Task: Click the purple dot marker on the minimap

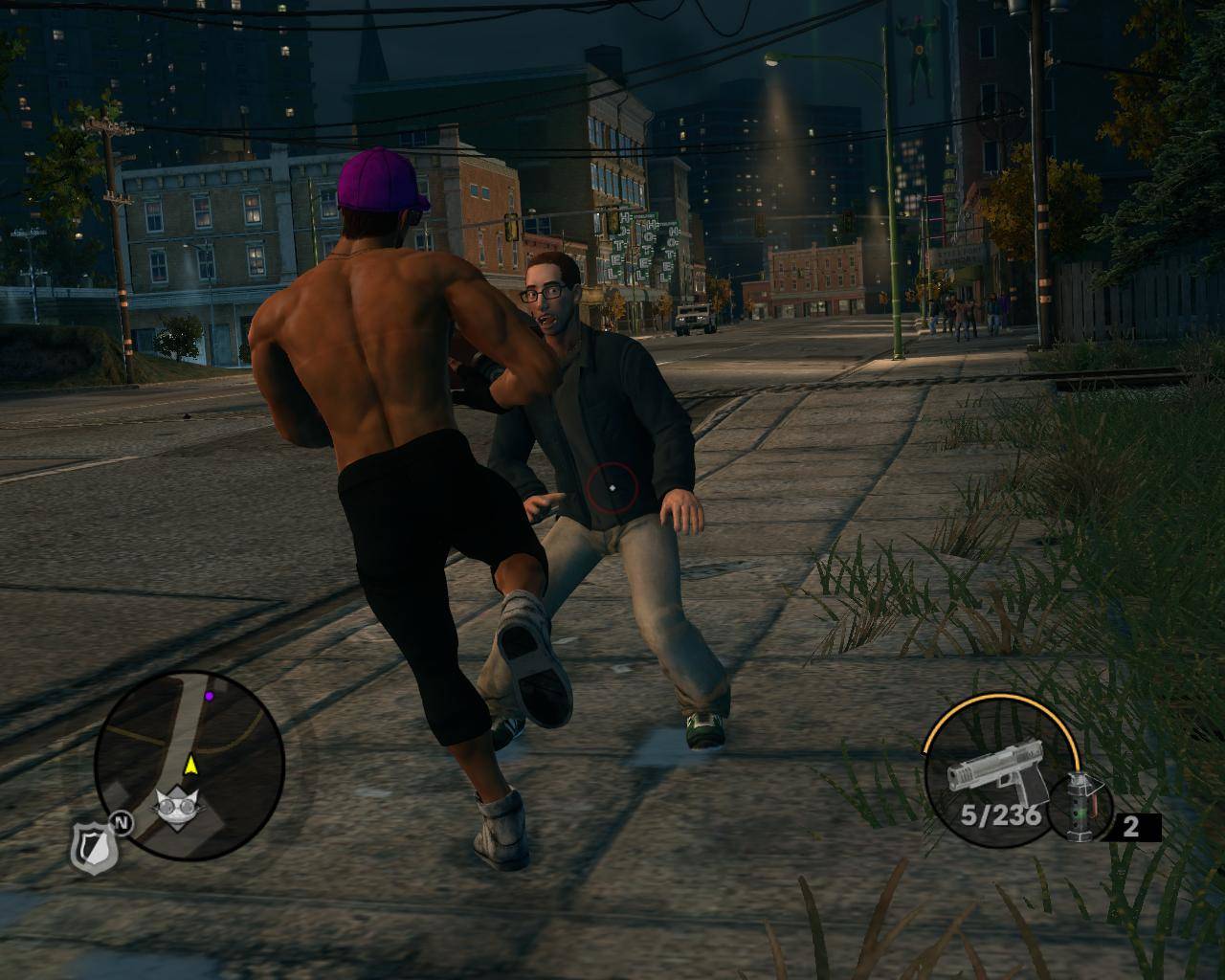Action: click(x=209, y=696)
